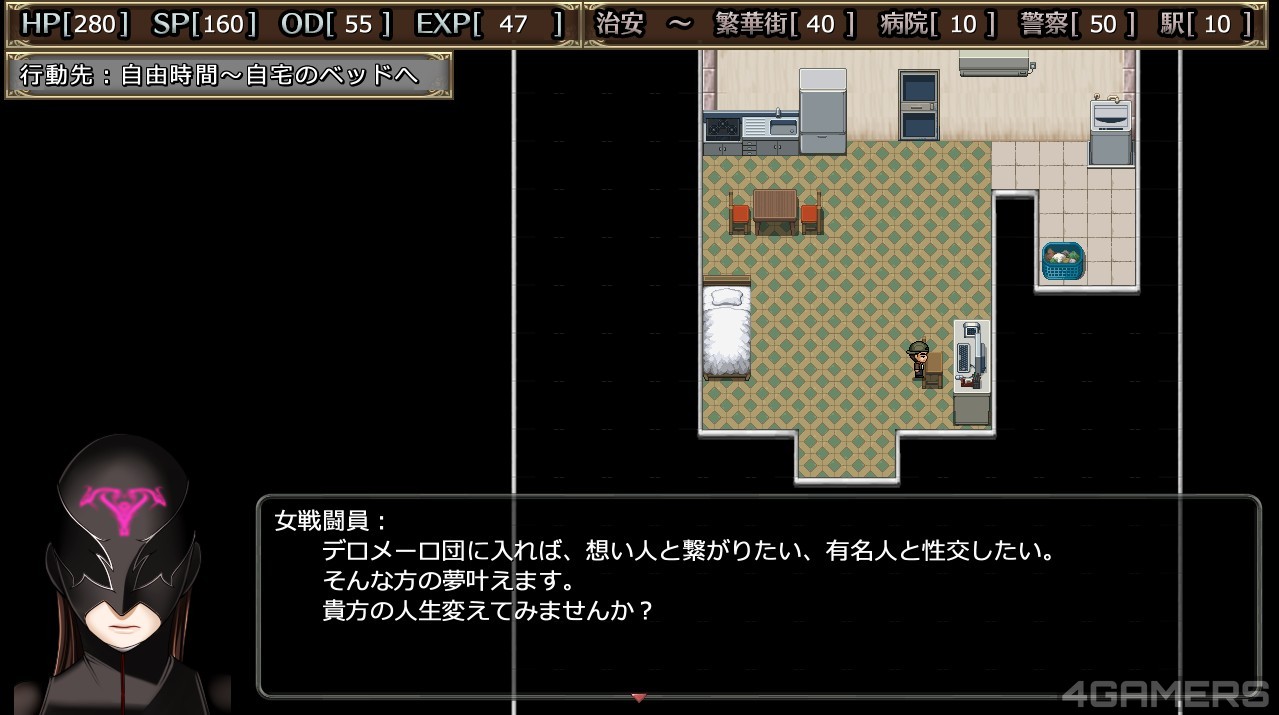
Task: Select the 行動先 objective tracker panel
Action: click(x=229, y=76)
